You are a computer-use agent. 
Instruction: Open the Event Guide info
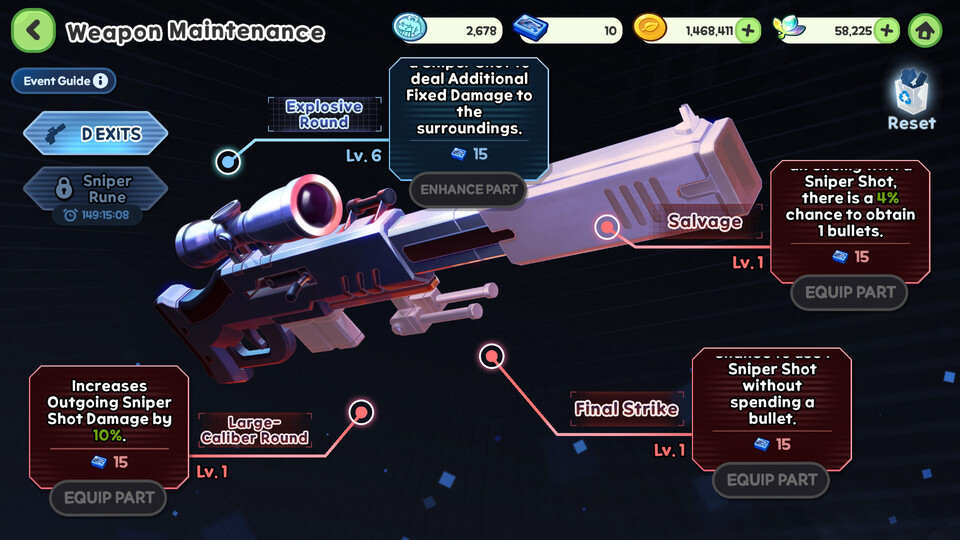point(64,81)
